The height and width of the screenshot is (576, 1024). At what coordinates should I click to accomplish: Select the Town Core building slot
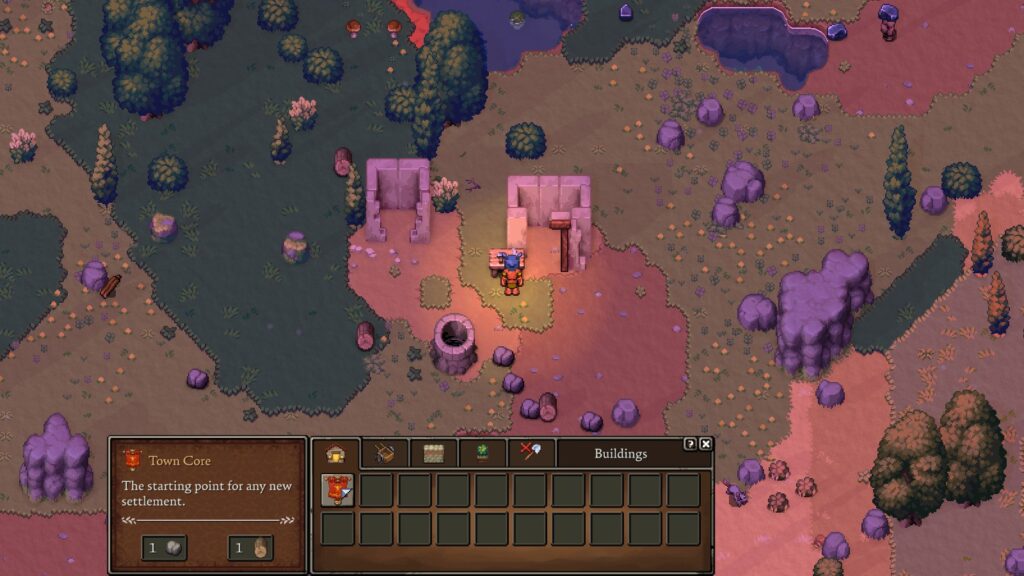[x=337, y=490]
